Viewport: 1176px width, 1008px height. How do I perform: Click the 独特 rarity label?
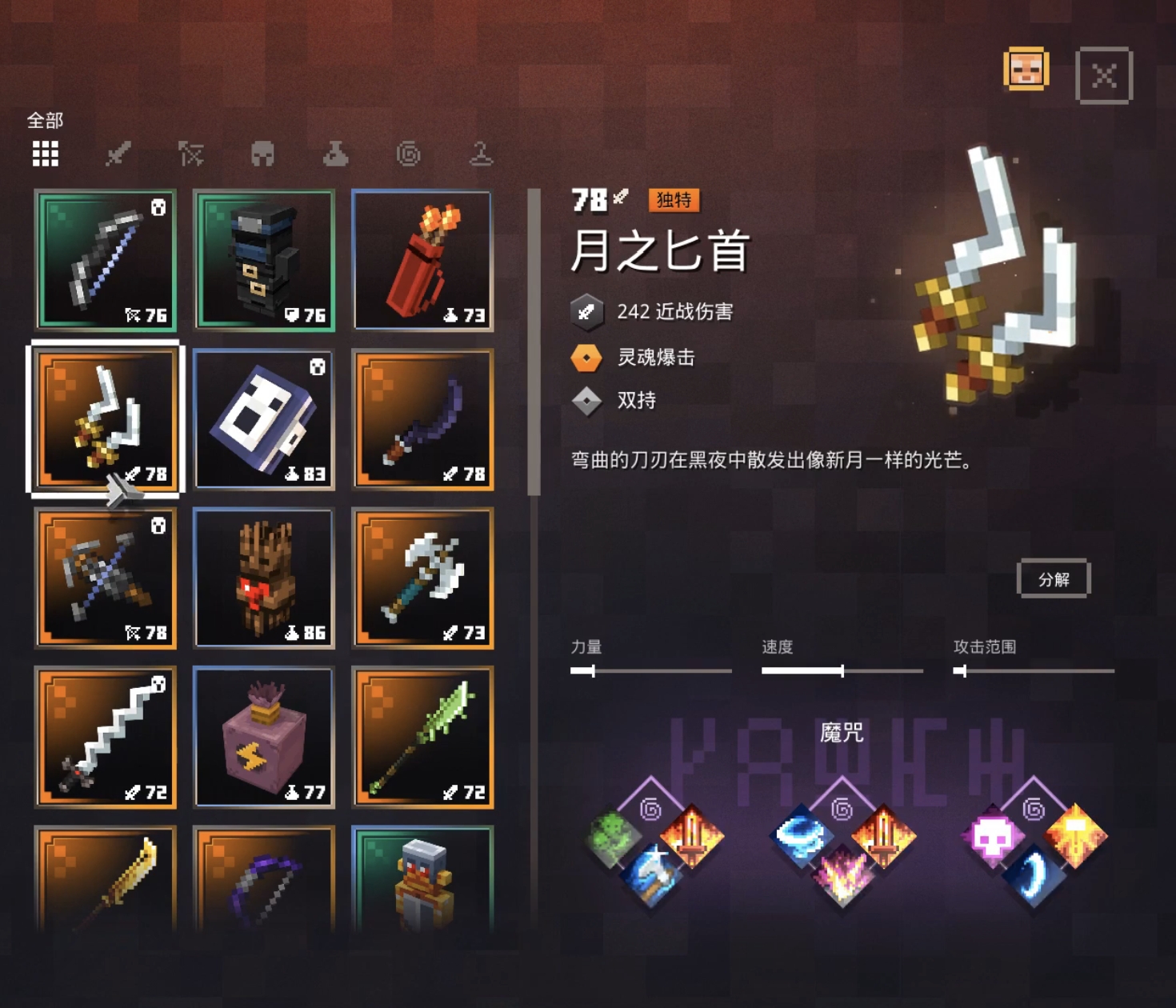[x=674, y=201]
